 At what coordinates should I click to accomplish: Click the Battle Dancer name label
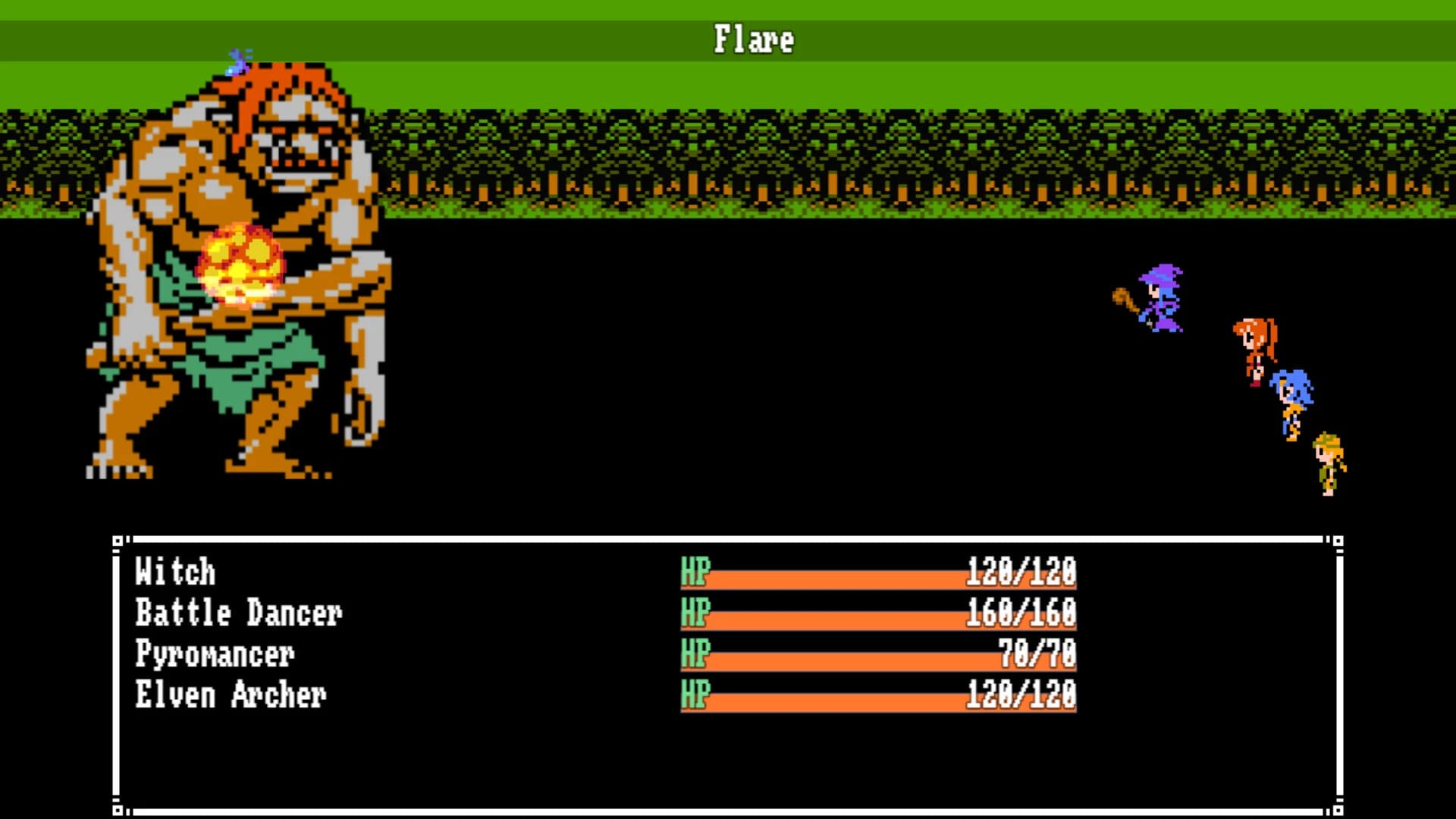coord(239,613)
